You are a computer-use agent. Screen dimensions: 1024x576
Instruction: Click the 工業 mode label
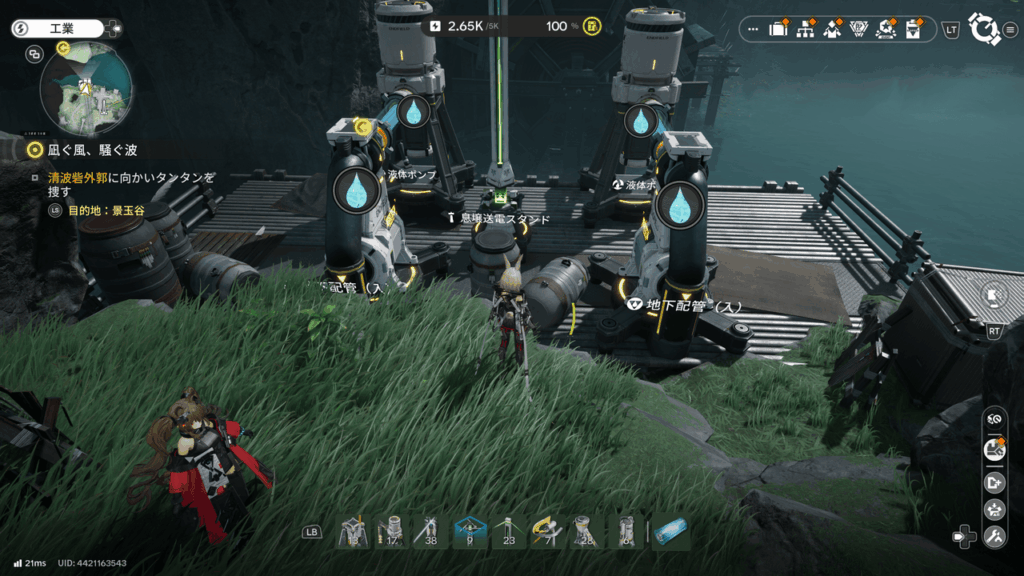point(62,29)
